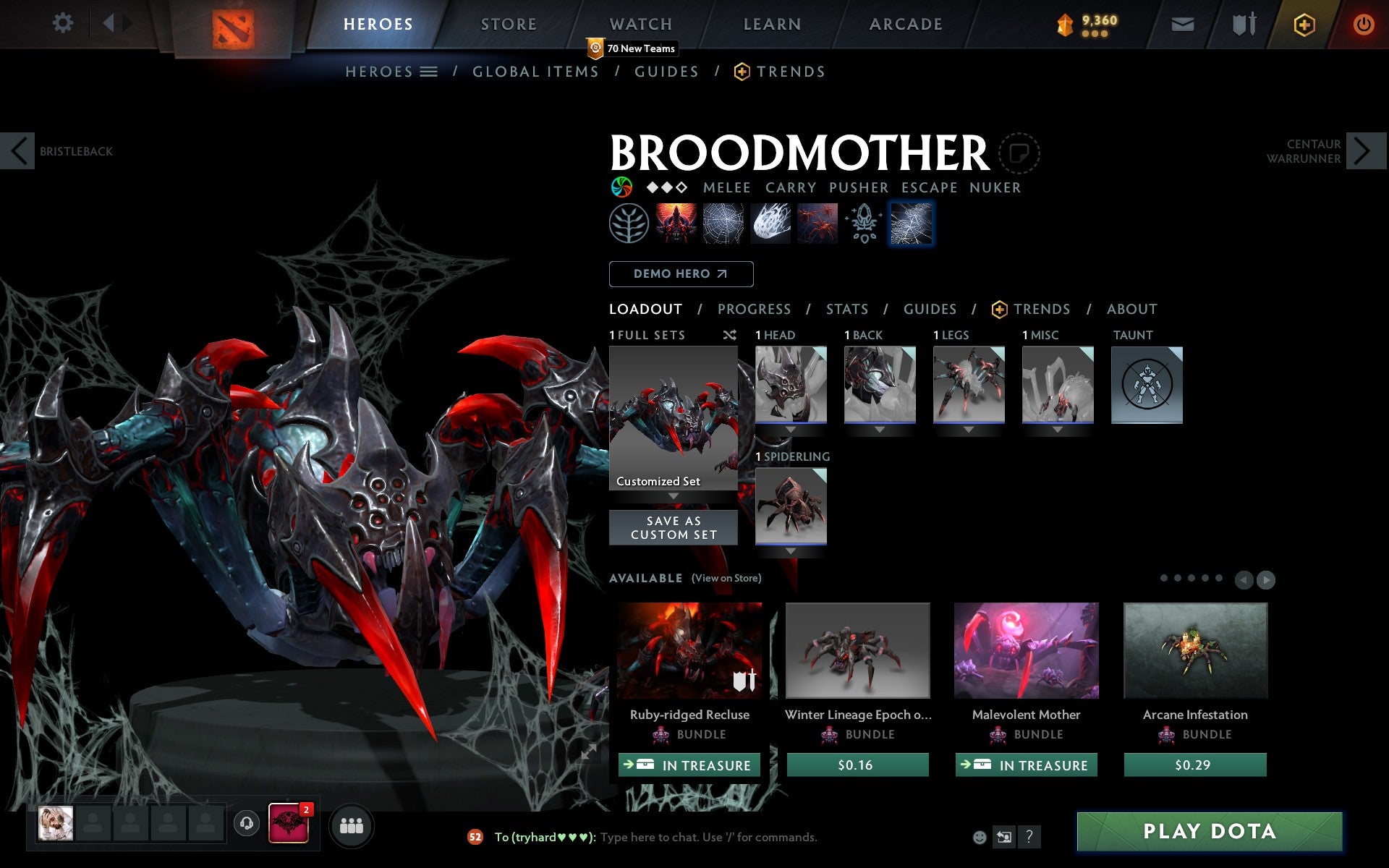Click the View on Store link
The width and height of the screenshot is (1389, 868).
(726, 578)
